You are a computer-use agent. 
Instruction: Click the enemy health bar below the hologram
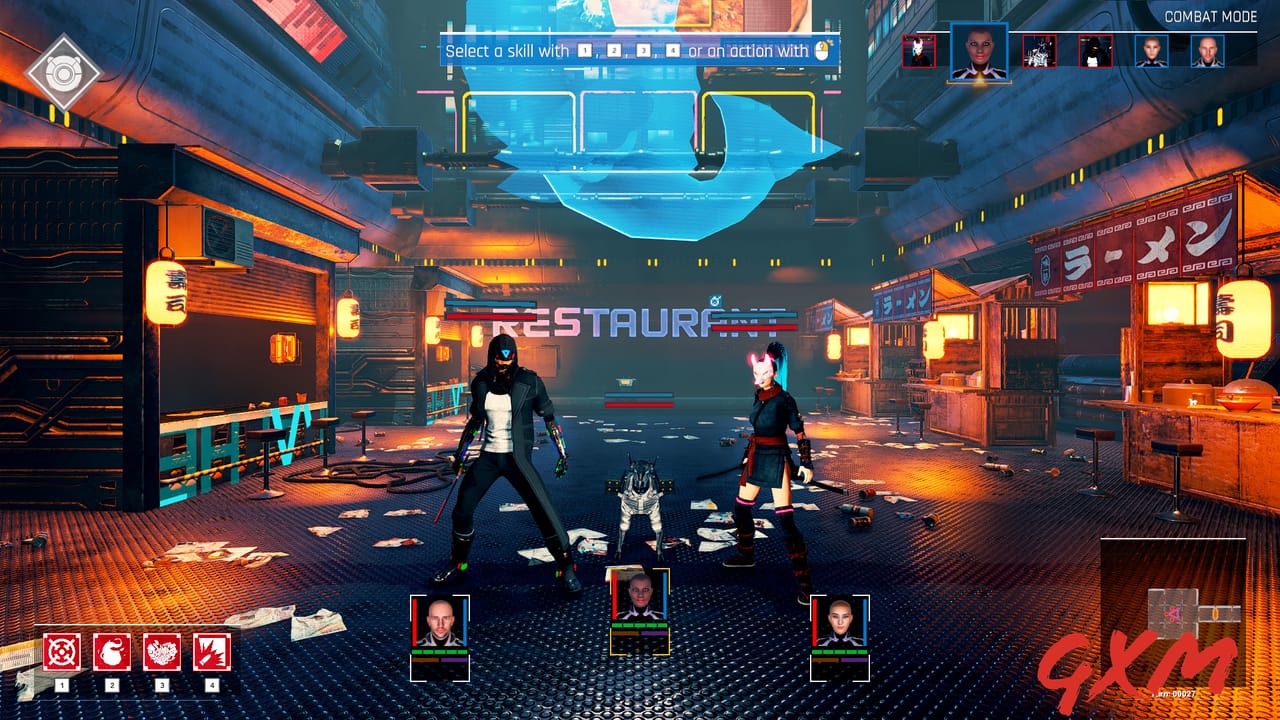click(x=638, y=404)
